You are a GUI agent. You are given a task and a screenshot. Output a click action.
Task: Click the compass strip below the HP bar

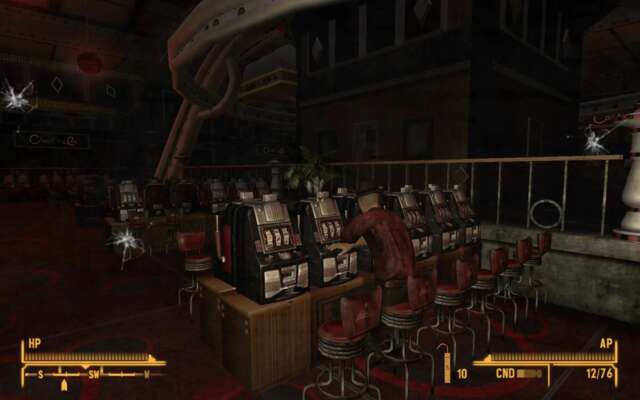pos(93,375)
